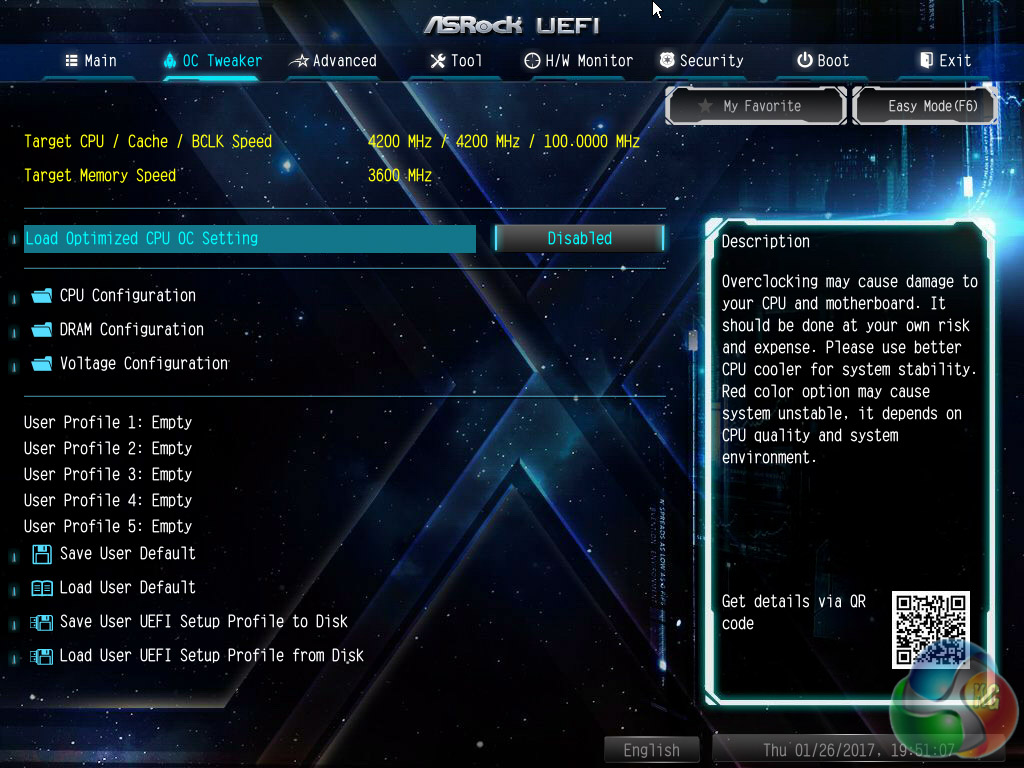Load User UEFI Setup Profile from Disk

pos(211,656)
